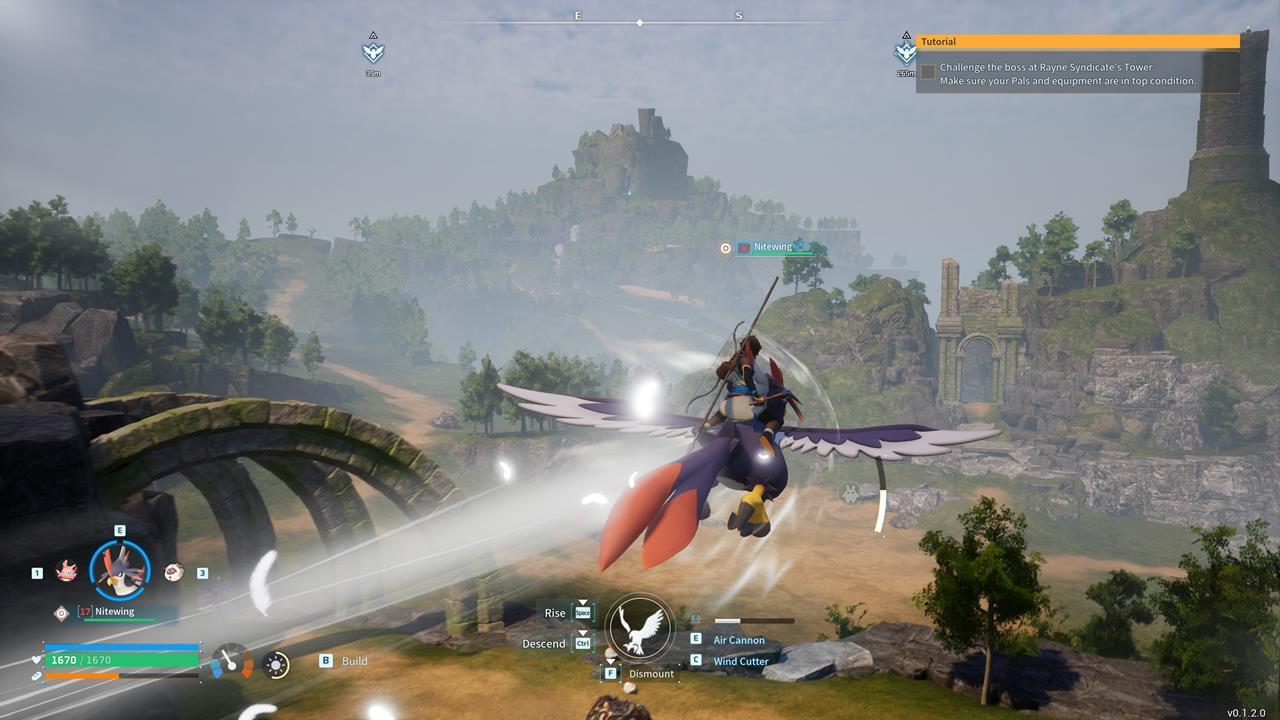Image resolution: width=1280 pixels, height=720 pixels.
Task: Select the Pal in party slot 3
Action: coord(172,572)
